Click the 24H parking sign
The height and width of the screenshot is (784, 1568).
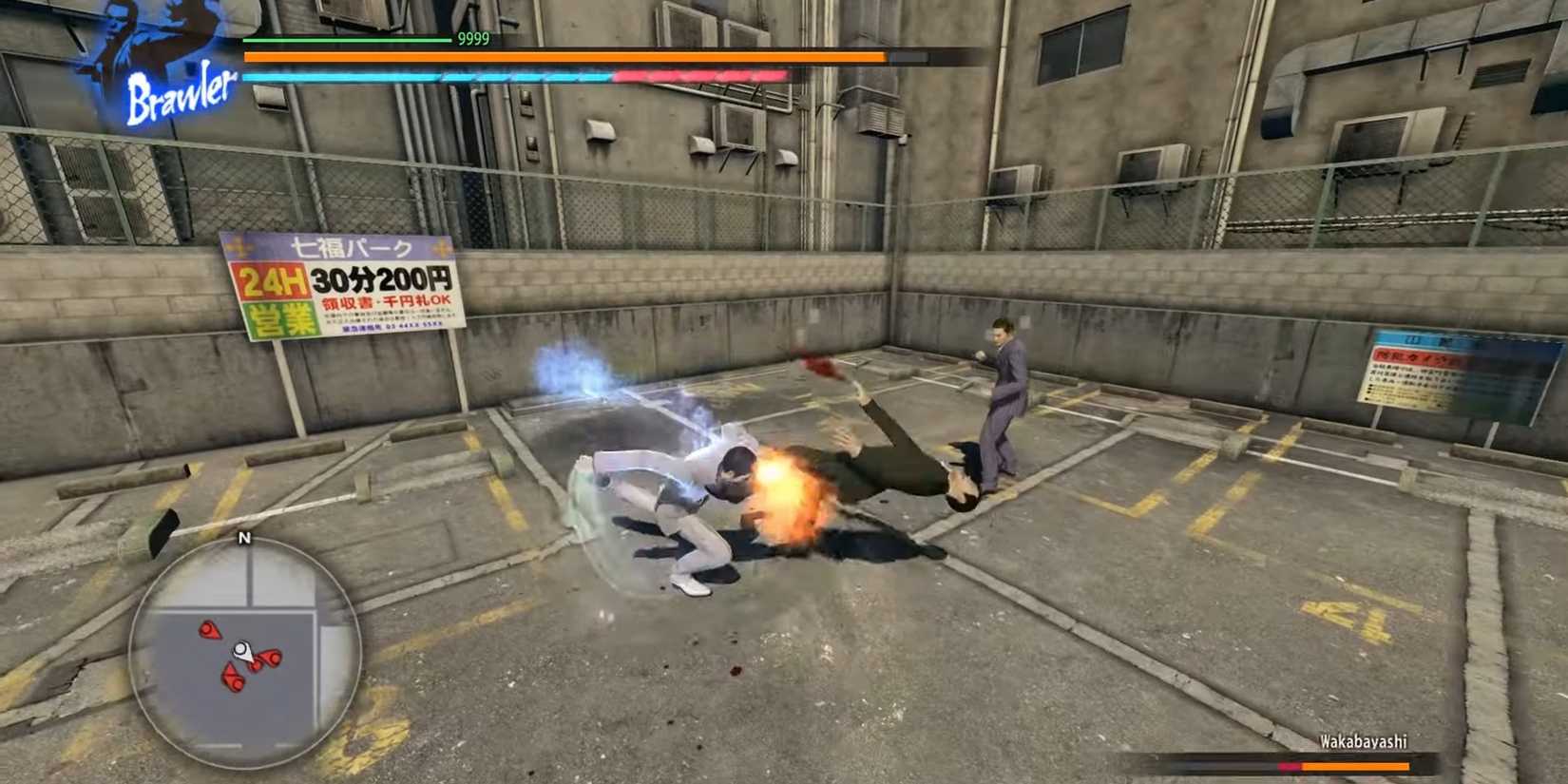tap(271, 279)
